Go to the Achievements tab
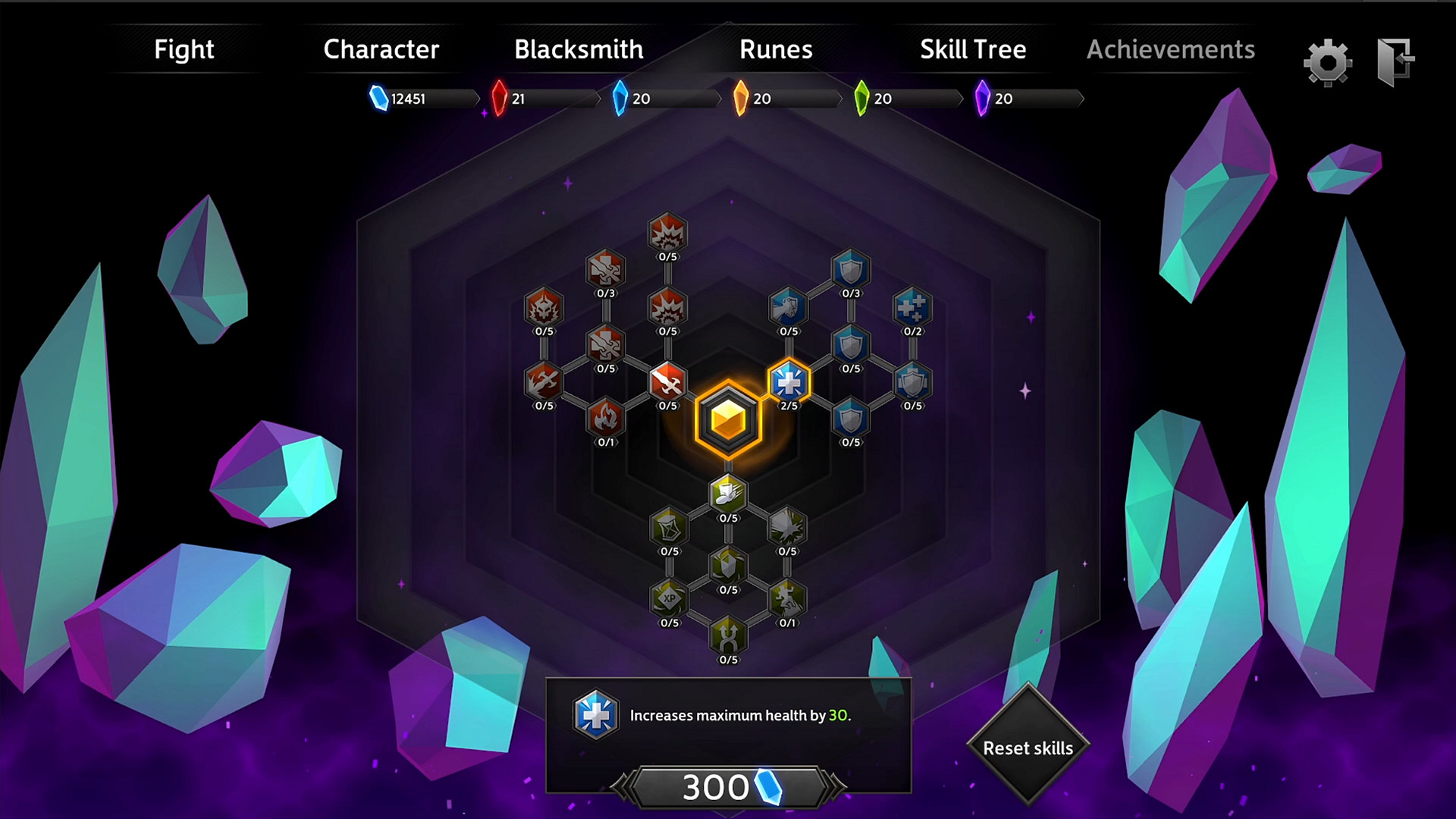The image size is (1456, 819). [x=1171, y=49]
